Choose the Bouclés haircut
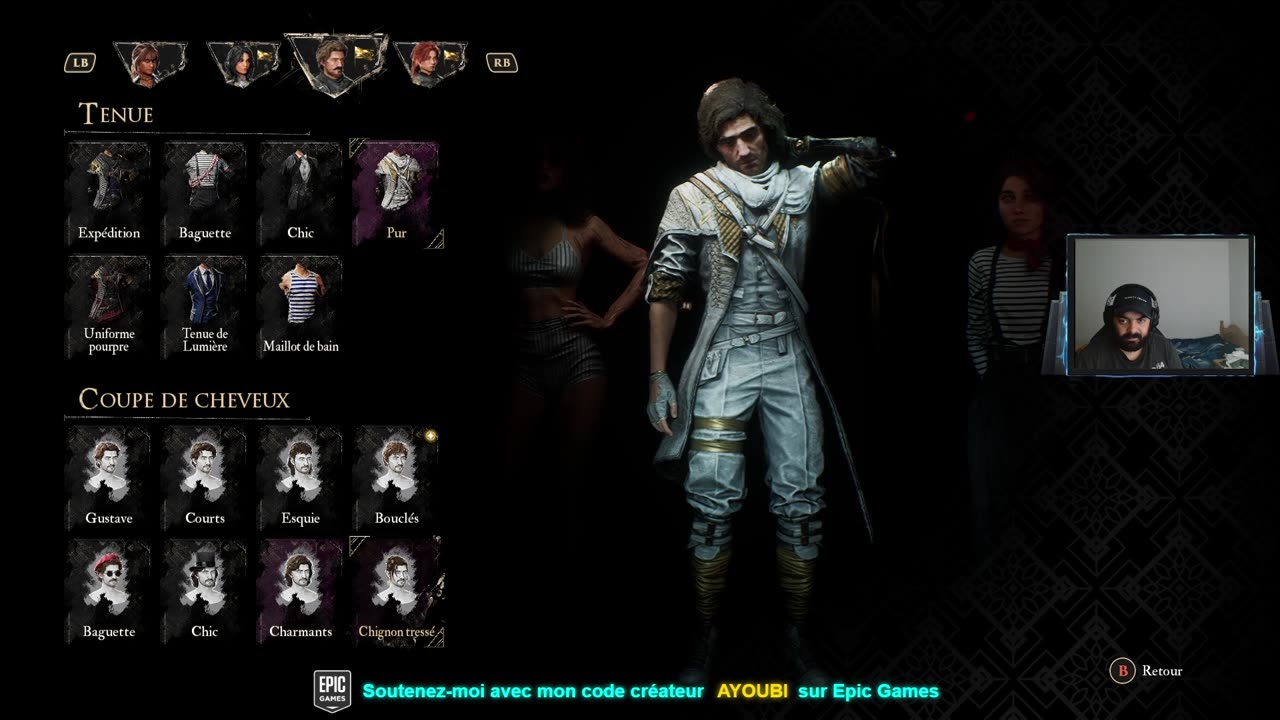This screenshot has height=720, width=1280. 396,478
